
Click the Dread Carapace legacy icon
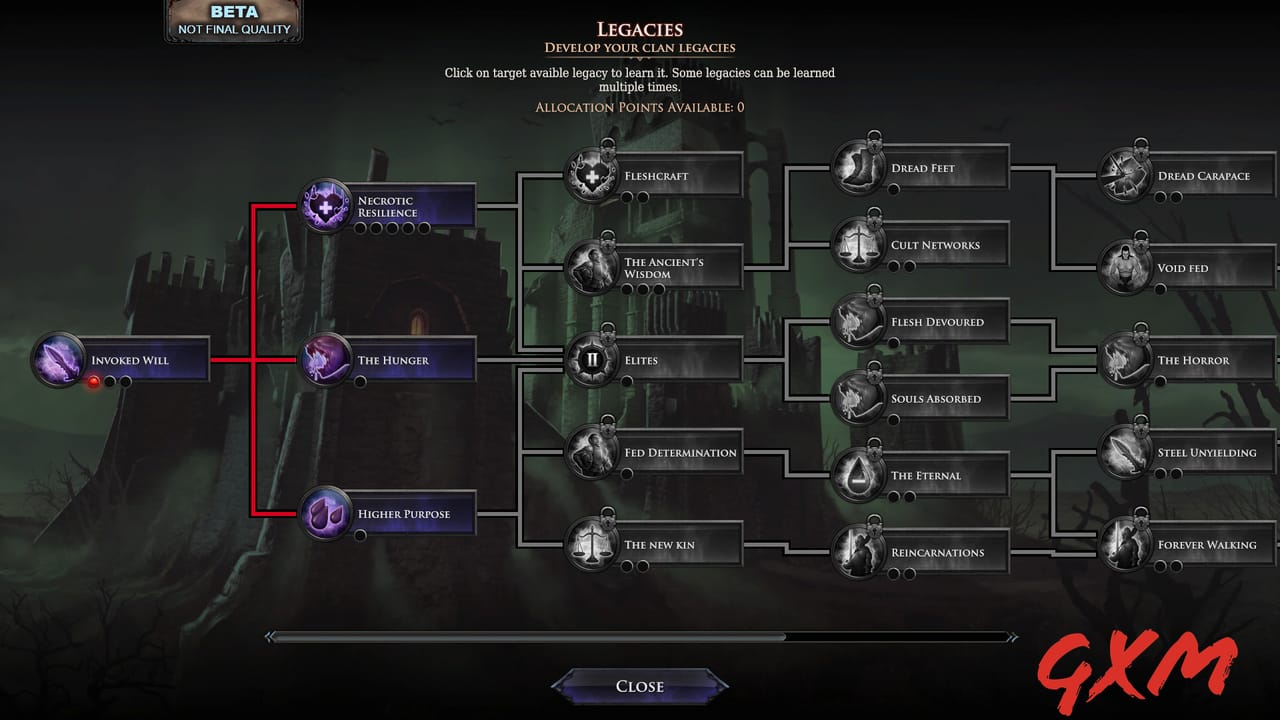pos(1124,175)
